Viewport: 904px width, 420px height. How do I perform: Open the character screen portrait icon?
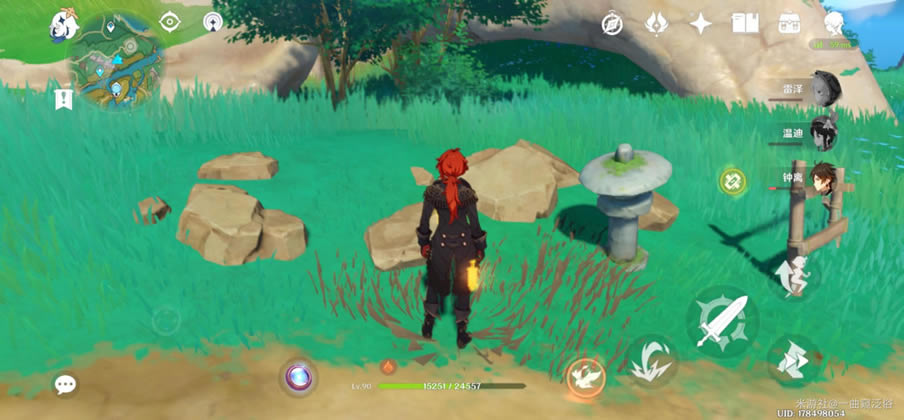tap(834, 23)
